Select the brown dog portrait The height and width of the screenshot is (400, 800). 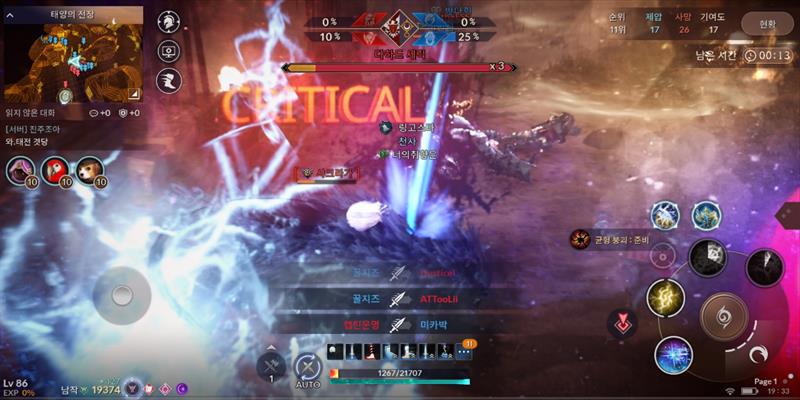89,171
